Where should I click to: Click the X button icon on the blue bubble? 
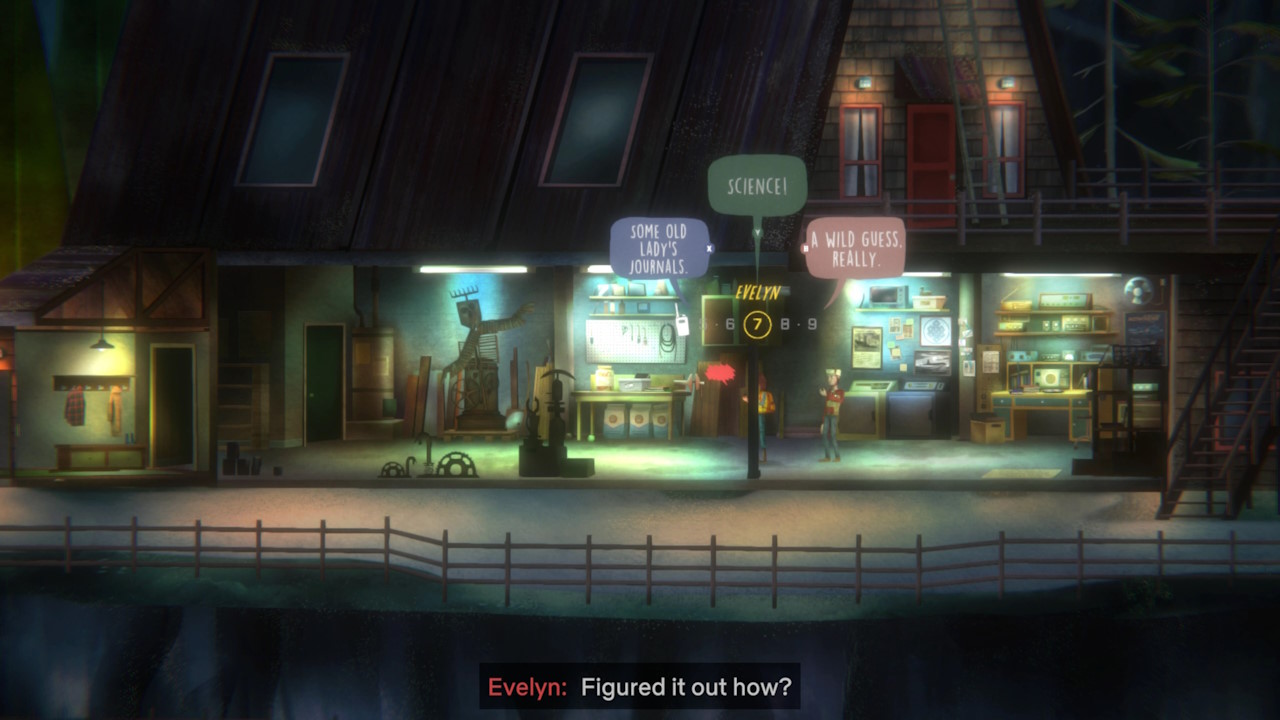click(709, 248)
